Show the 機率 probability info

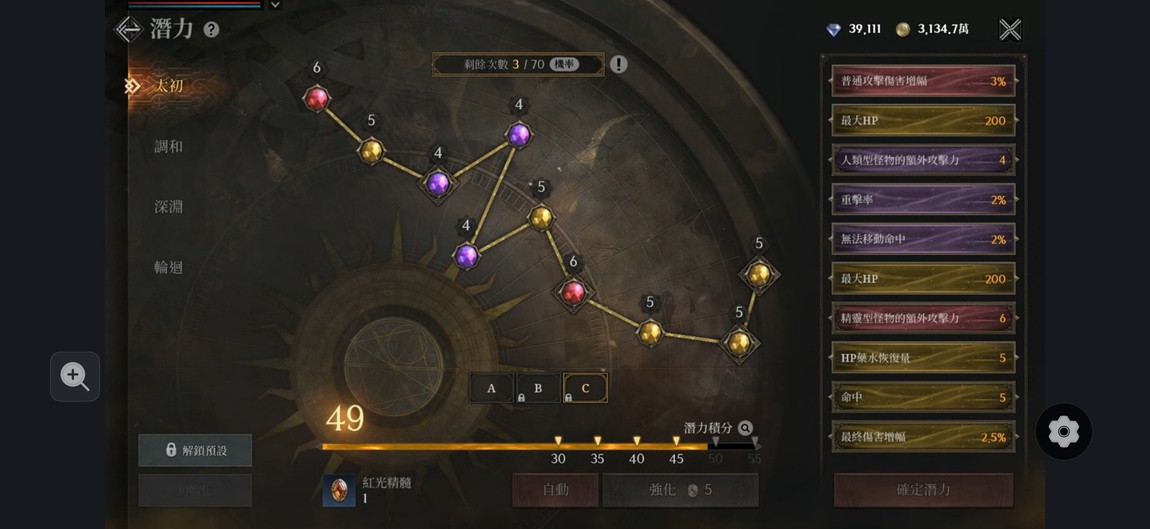coord(565,65)
